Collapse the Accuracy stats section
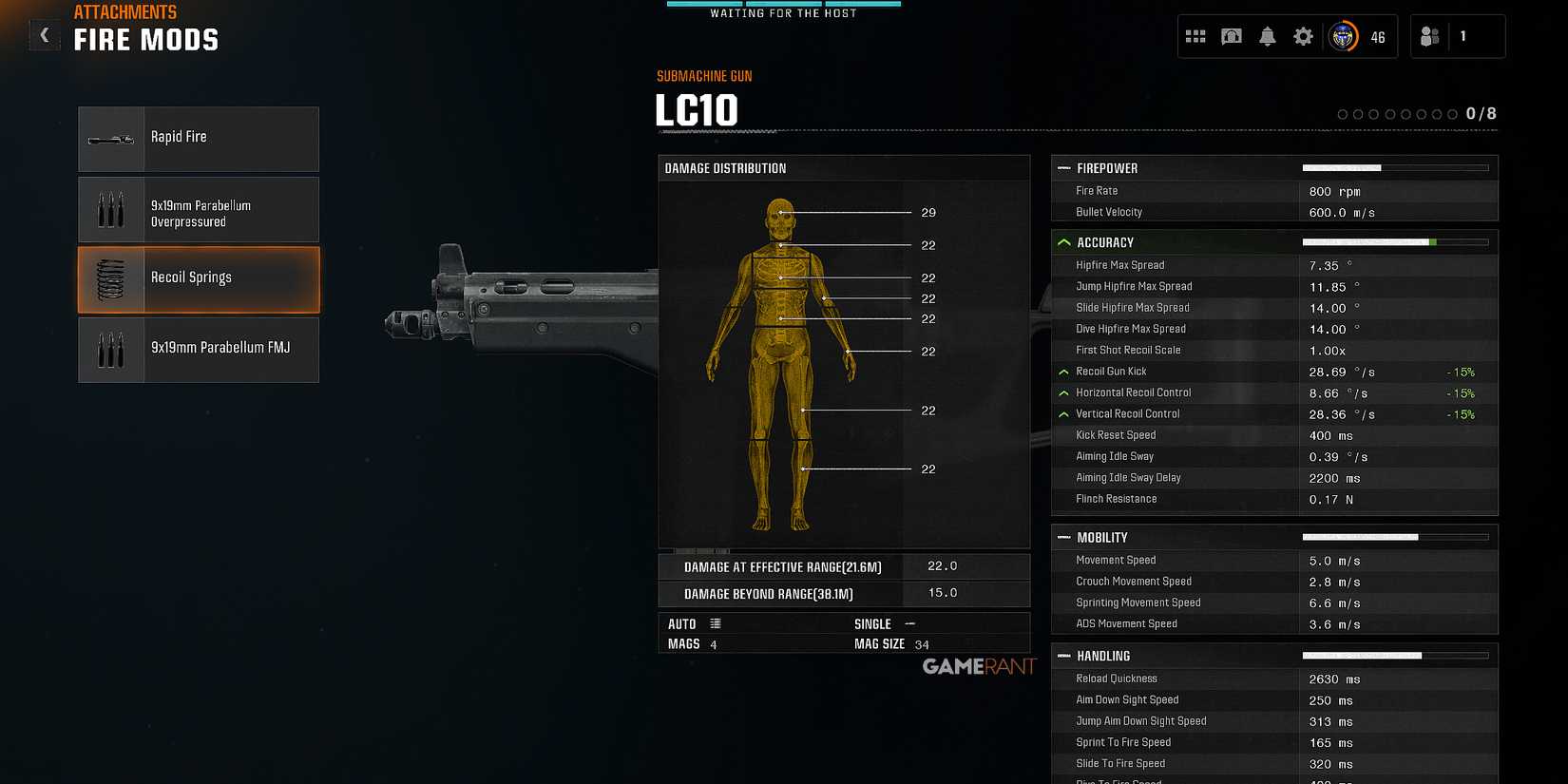The height and width of the screenshot is (784, 1568). coord(1063,241)
